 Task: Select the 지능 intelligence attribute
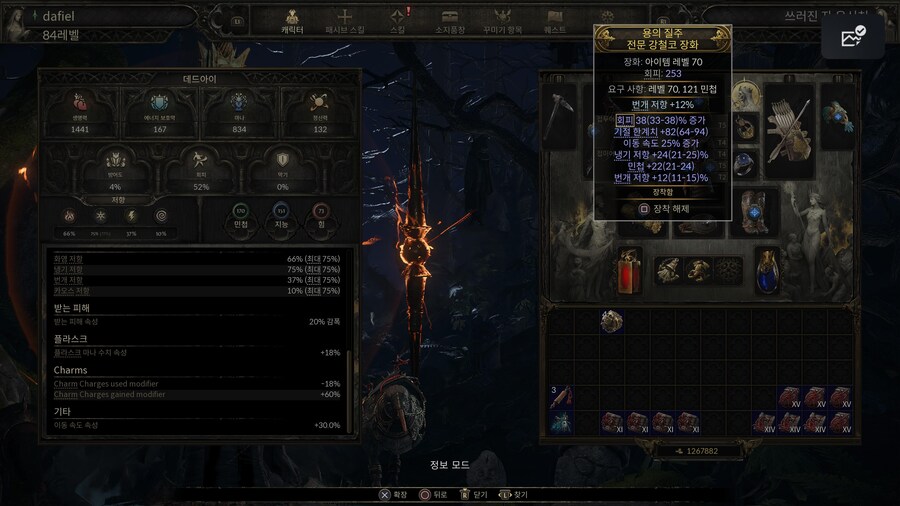coord(281,217)
